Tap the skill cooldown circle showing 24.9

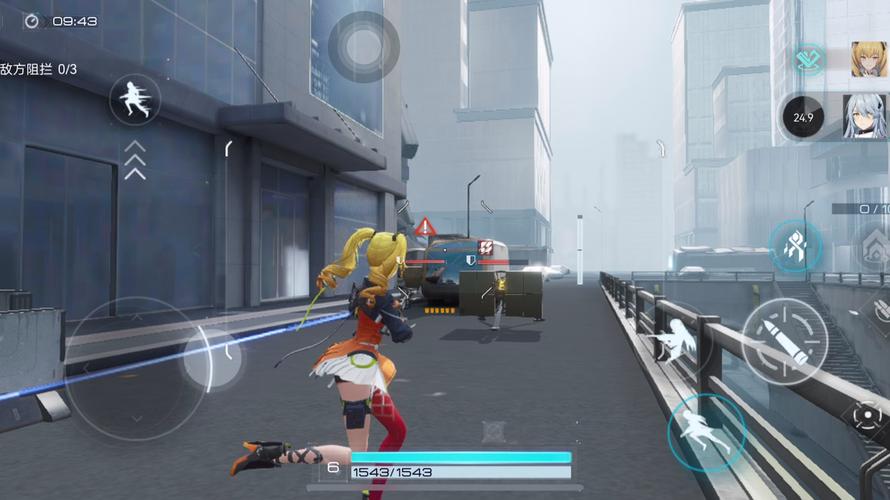click(803, 117)
